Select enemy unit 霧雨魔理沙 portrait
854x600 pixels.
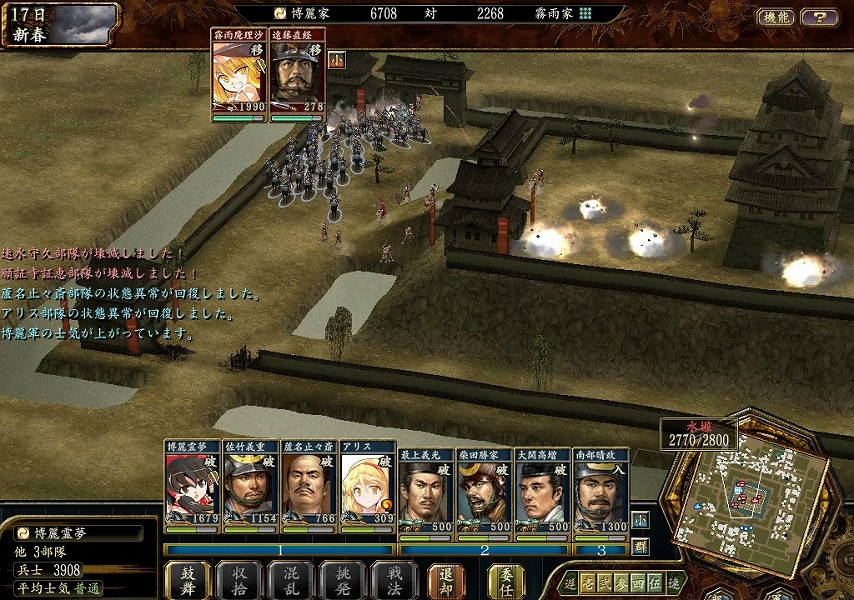point(240,79)
